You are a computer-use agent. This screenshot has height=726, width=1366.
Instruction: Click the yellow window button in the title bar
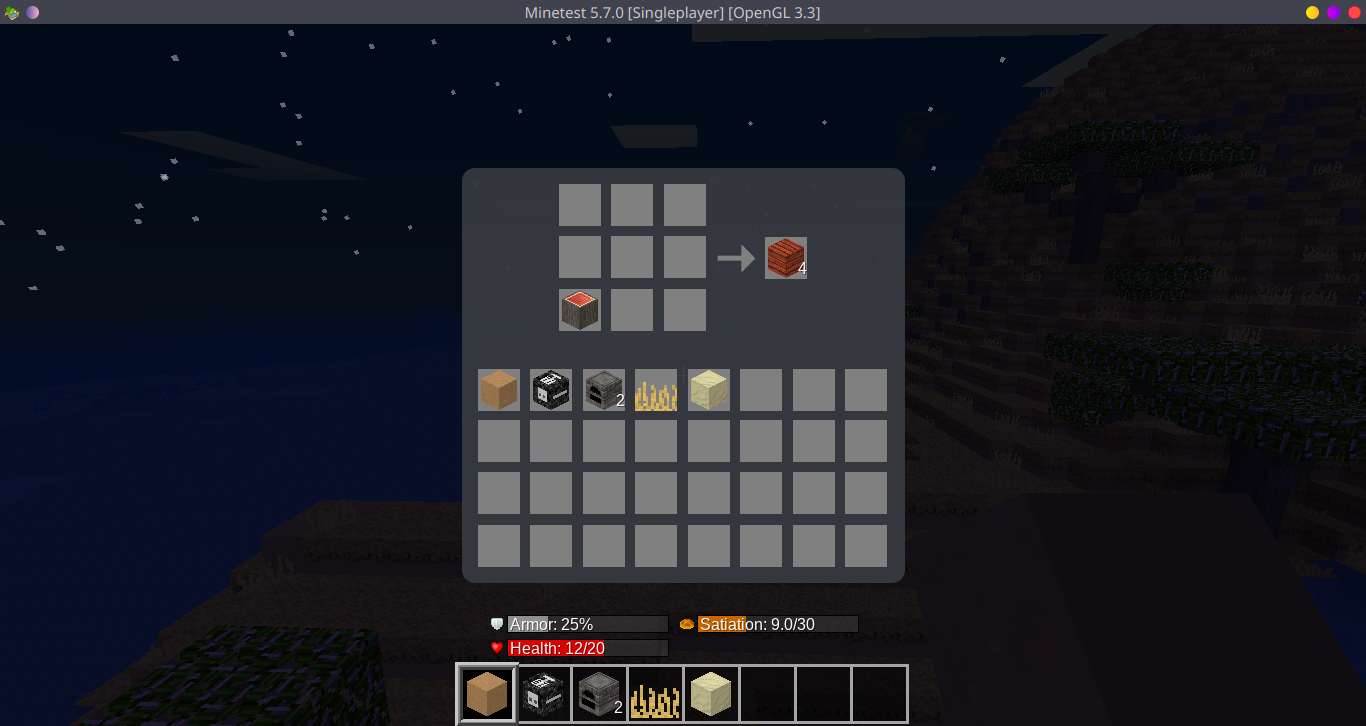click(x=1312, y=12)
